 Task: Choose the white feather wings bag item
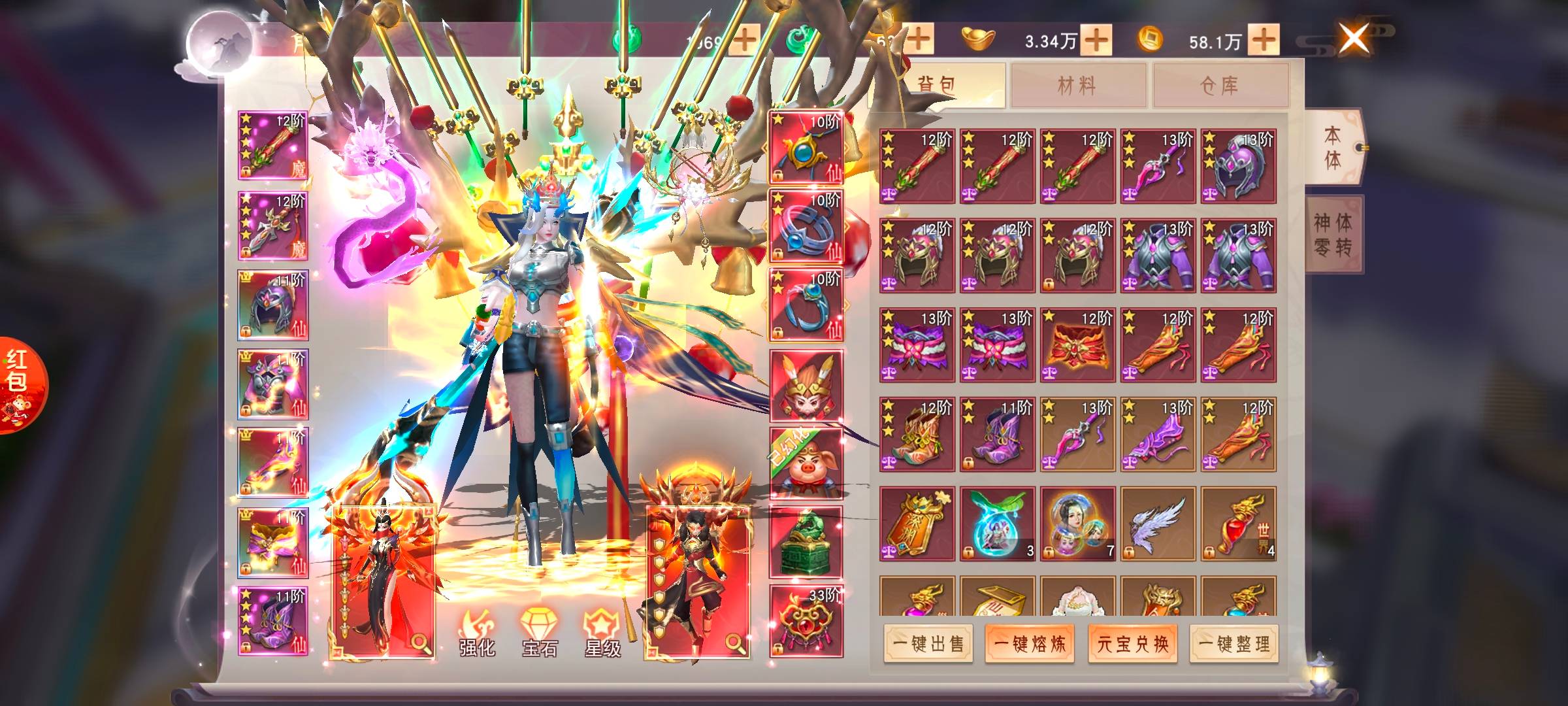(1158, 524)
